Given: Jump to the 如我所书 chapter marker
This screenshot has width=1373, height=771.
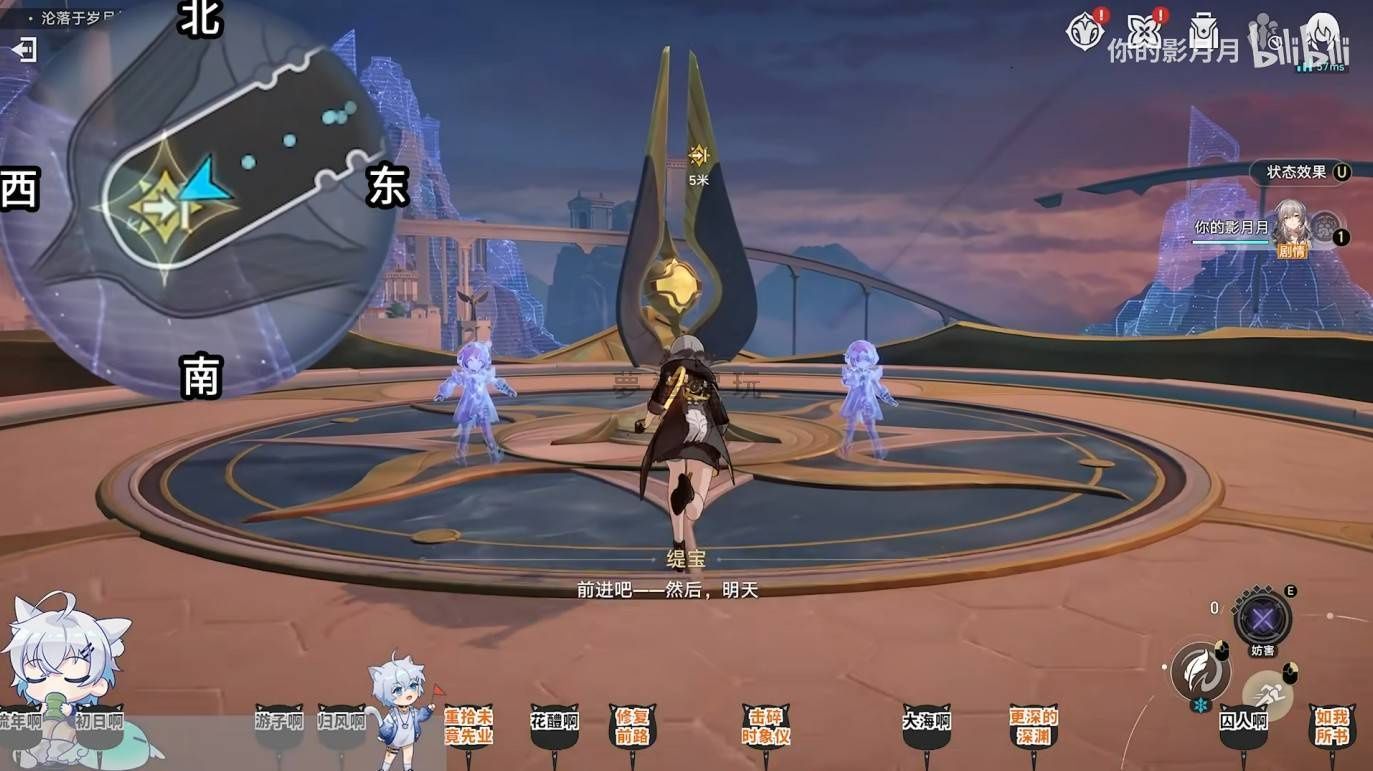Looking at the screenshot, I should pyautogui.click(x=1332, y=727).
